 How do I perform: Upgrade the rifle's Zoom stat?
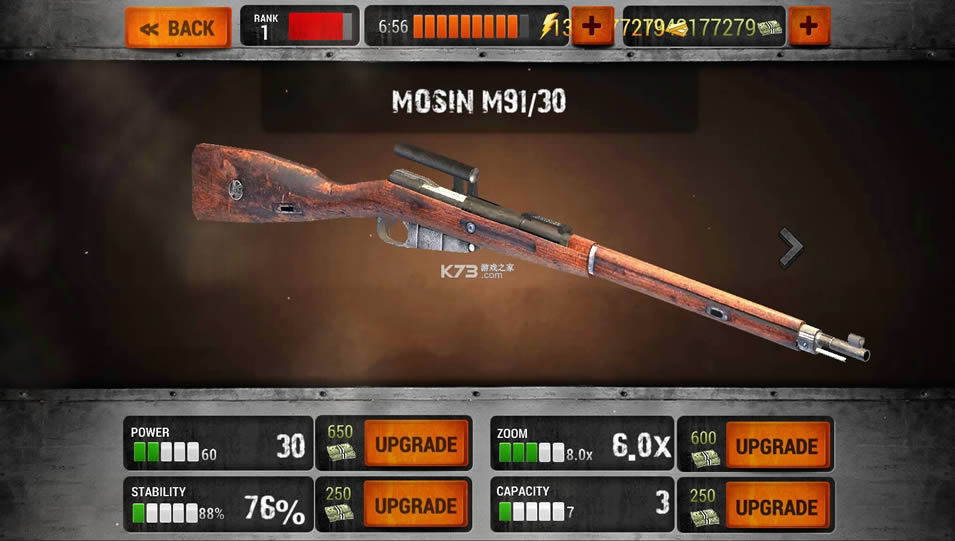(x=777, y=445)
